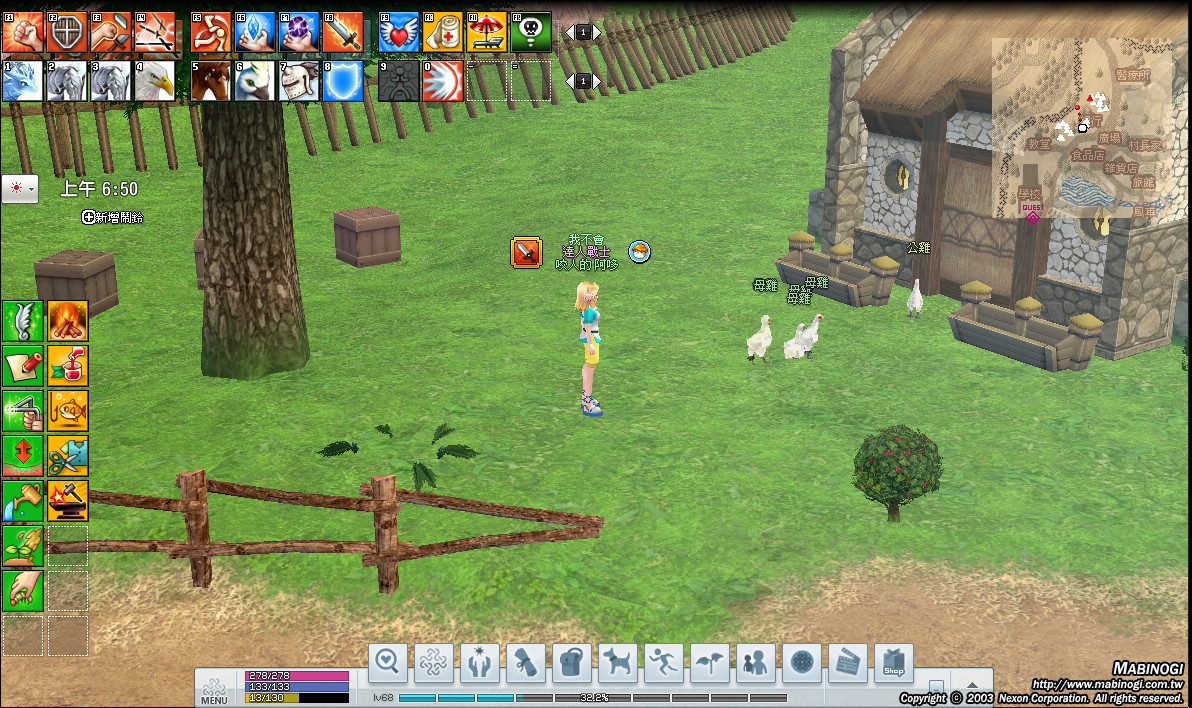This screenshot has height=708, width=1192.
Task: Summon the bald eagle pet in slot 4
Action: tap(154, 81)
